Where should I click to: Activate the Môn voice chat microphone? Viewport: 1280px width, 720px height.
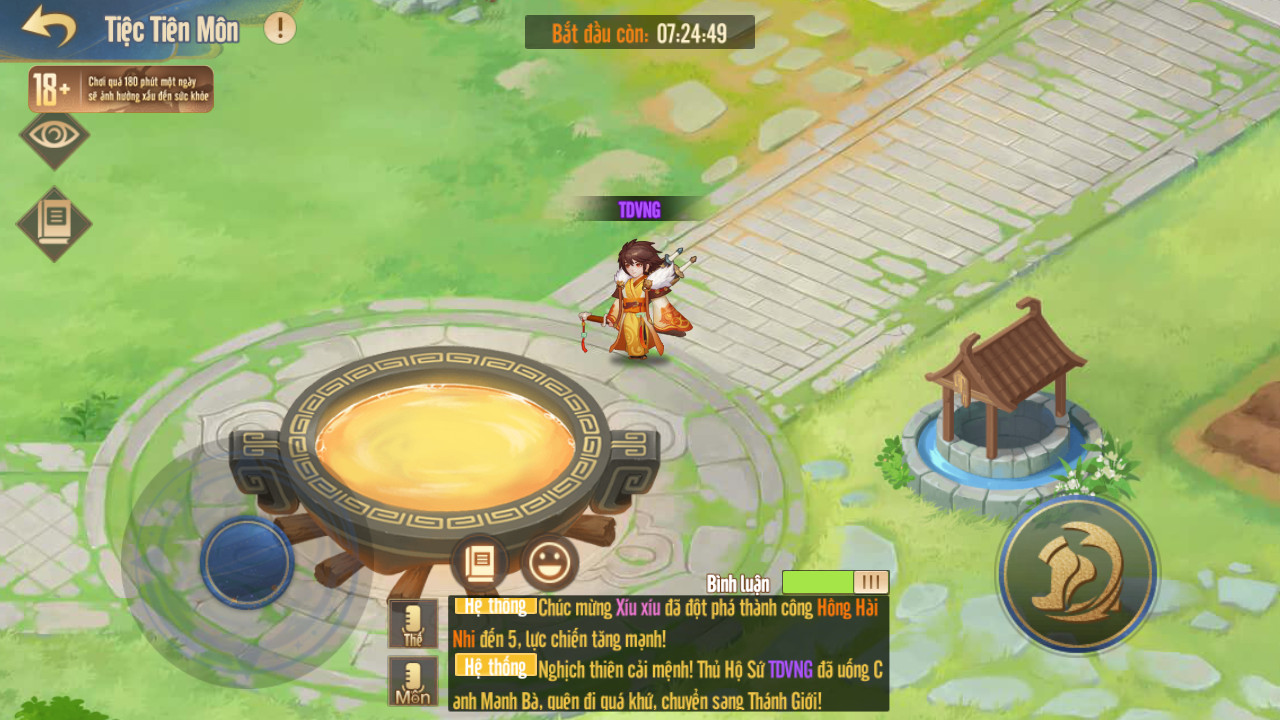[x=413, y=681]
